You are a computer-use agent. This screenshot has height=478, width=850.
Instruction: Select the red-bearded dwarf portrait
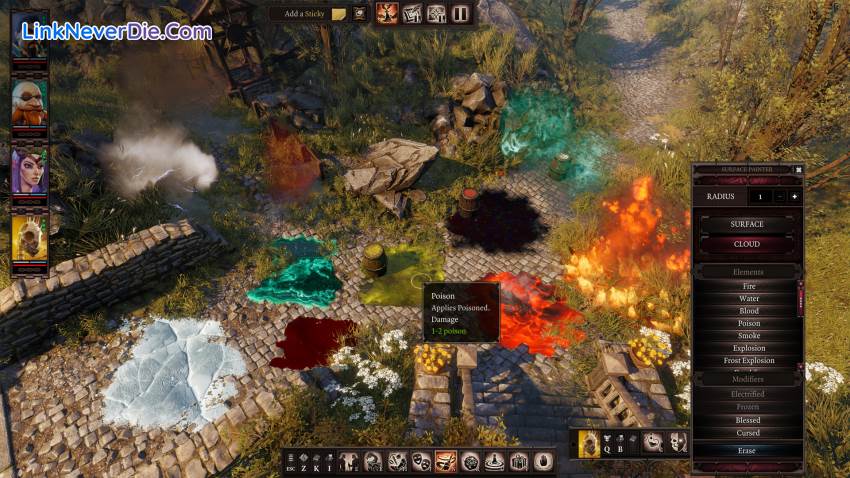tap(29, 102)
